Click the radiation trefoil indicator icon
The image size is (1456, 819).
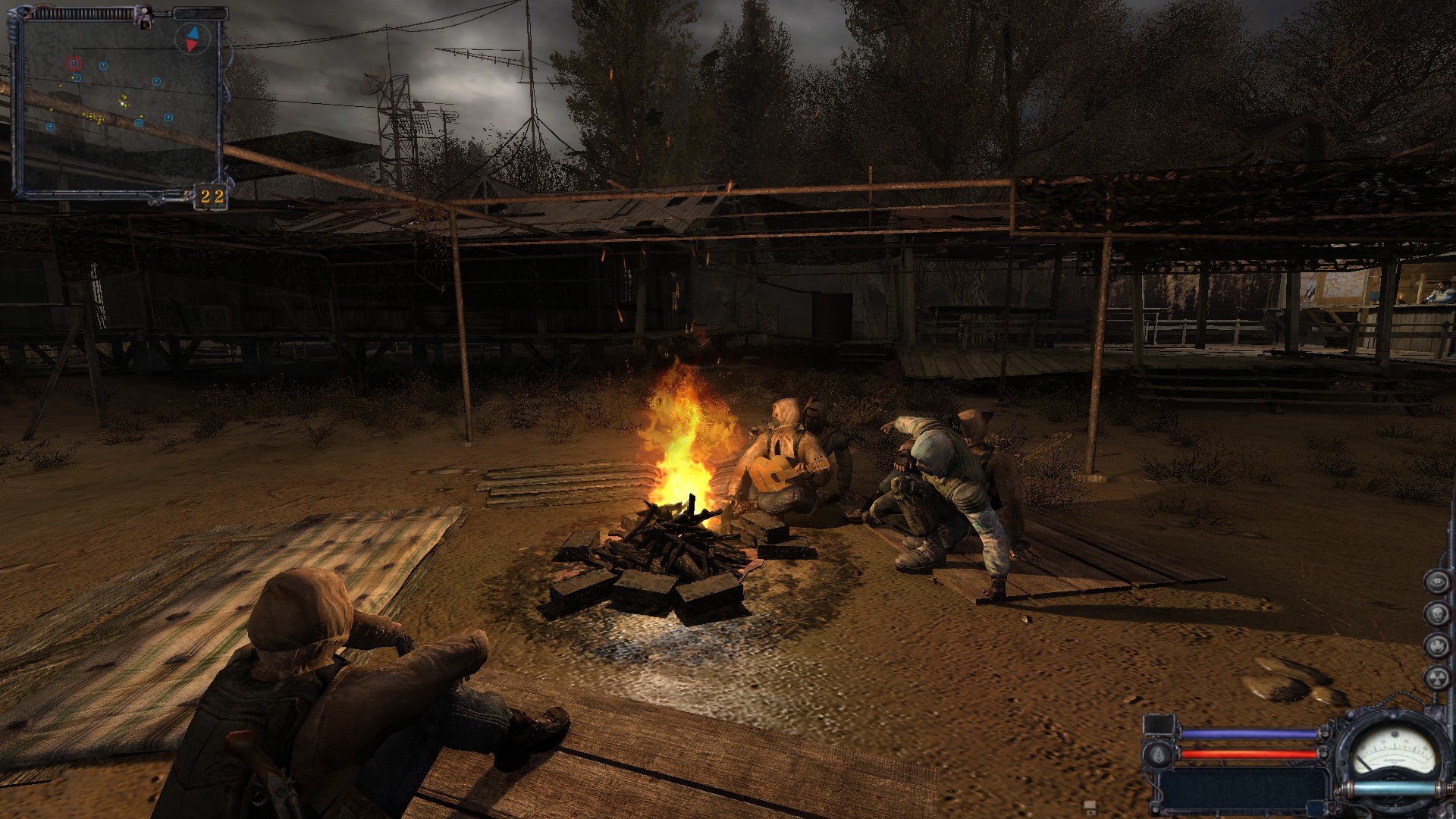(1436, 677)
